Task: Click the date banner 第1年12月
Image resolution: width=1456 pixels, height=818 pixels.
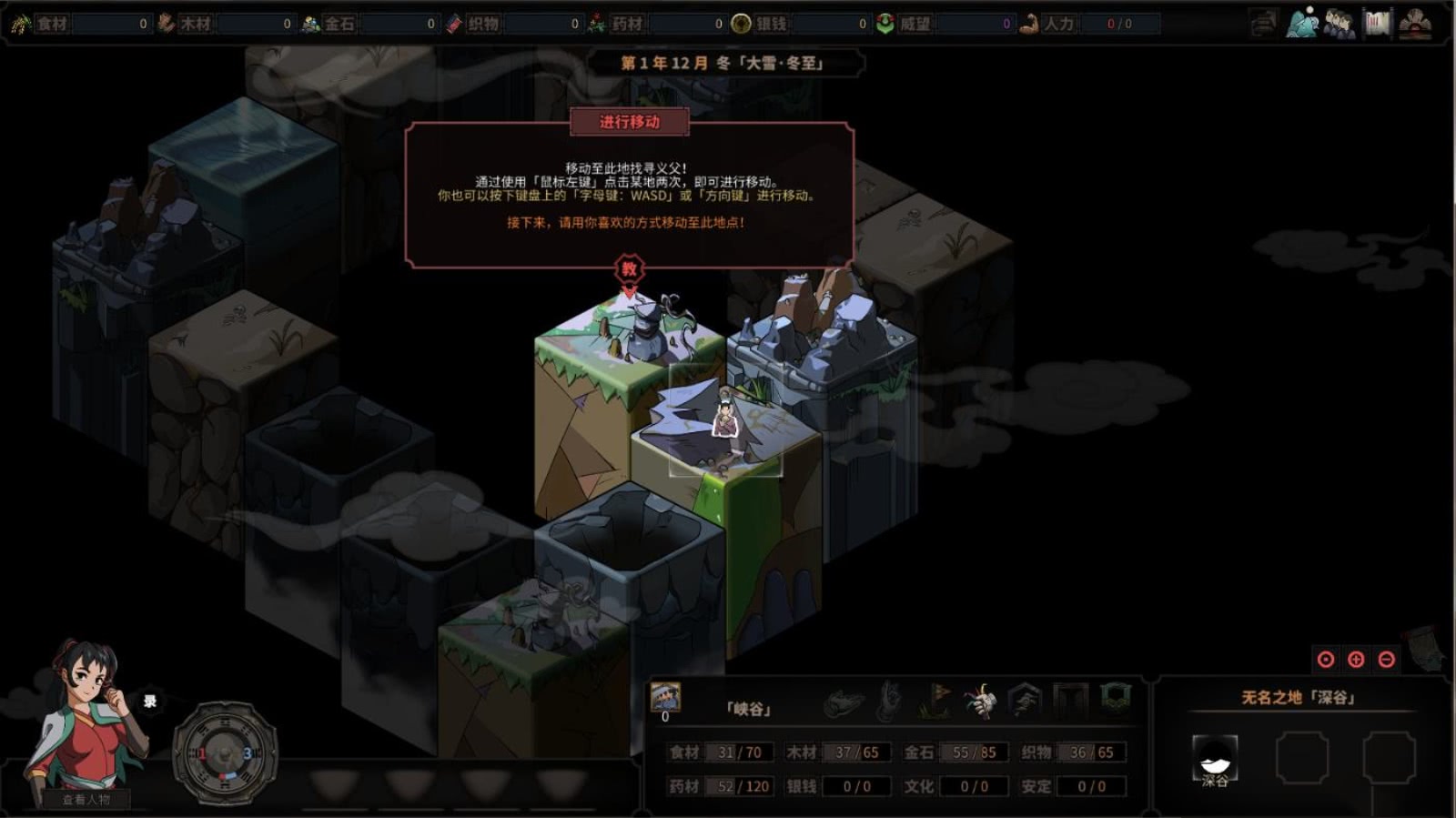Action: tap(723, 63)
